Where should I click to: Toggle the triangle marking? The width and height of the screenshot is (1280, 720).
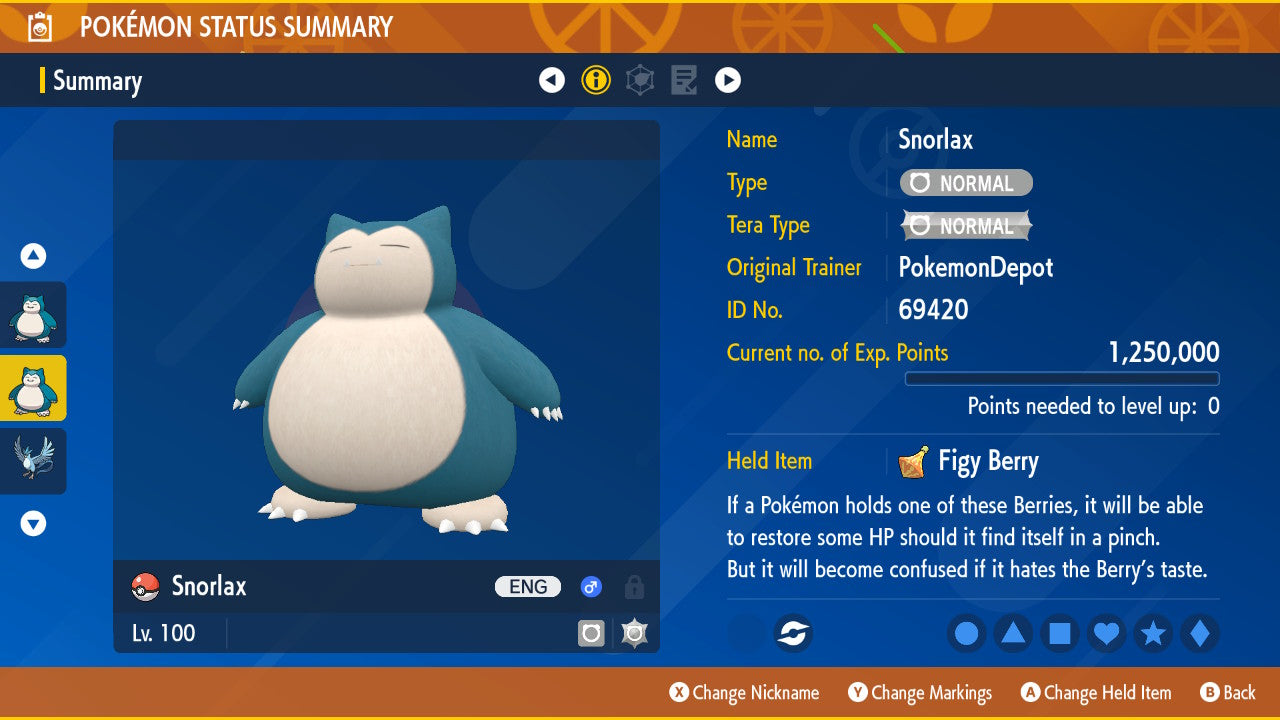click(x=1013, y=633)
